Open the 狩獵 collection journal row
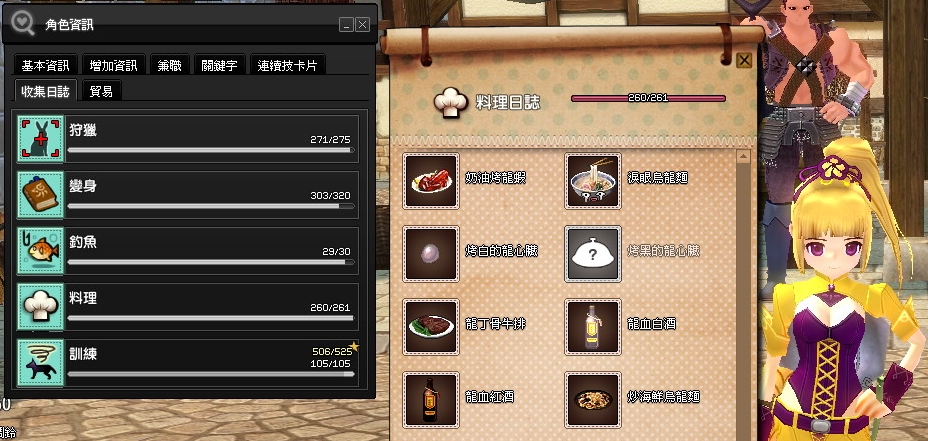 pos(187,138)
